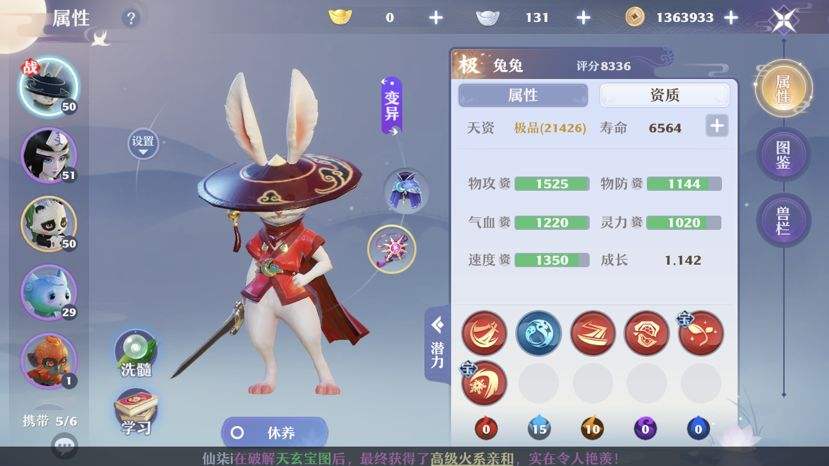Open the 图鉴 side tab
Screen dimensions: 829x466
click(785, 154)
